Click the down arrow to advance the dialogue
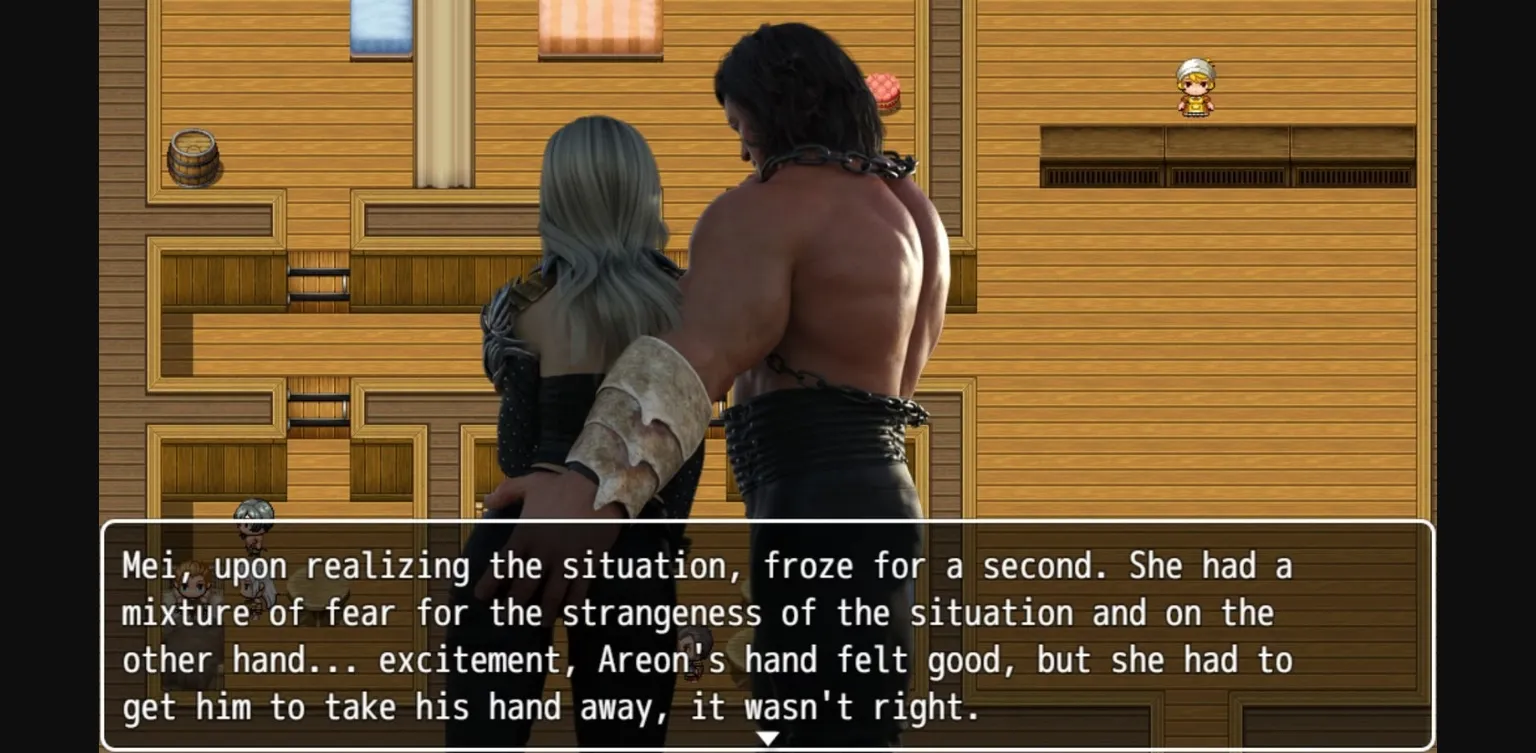Image resolution: width=1536 pixels, height=753 pixels. tap(768, 737)
